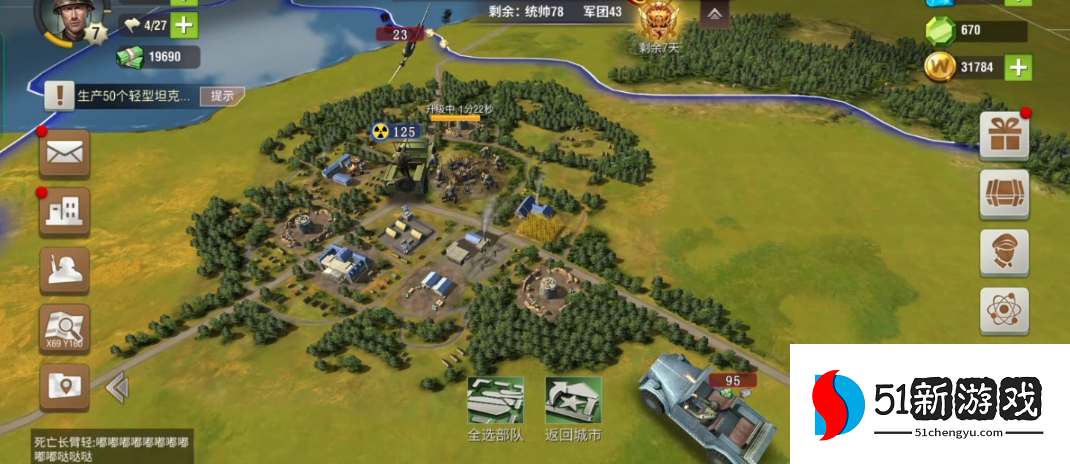1070x464 pixels.
Task: Tap the green plus beside 4/27
Action: [x=184, y=24]
